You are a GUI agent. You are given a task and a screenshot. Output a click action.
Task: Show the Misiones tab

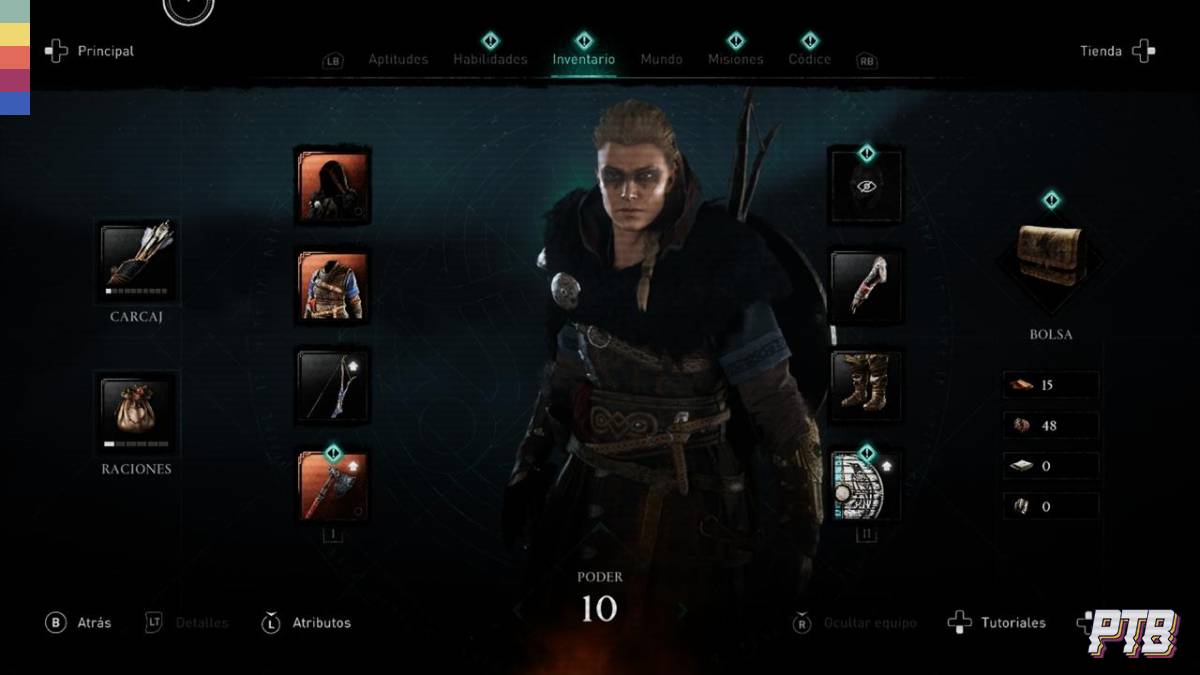coord(735,59)
